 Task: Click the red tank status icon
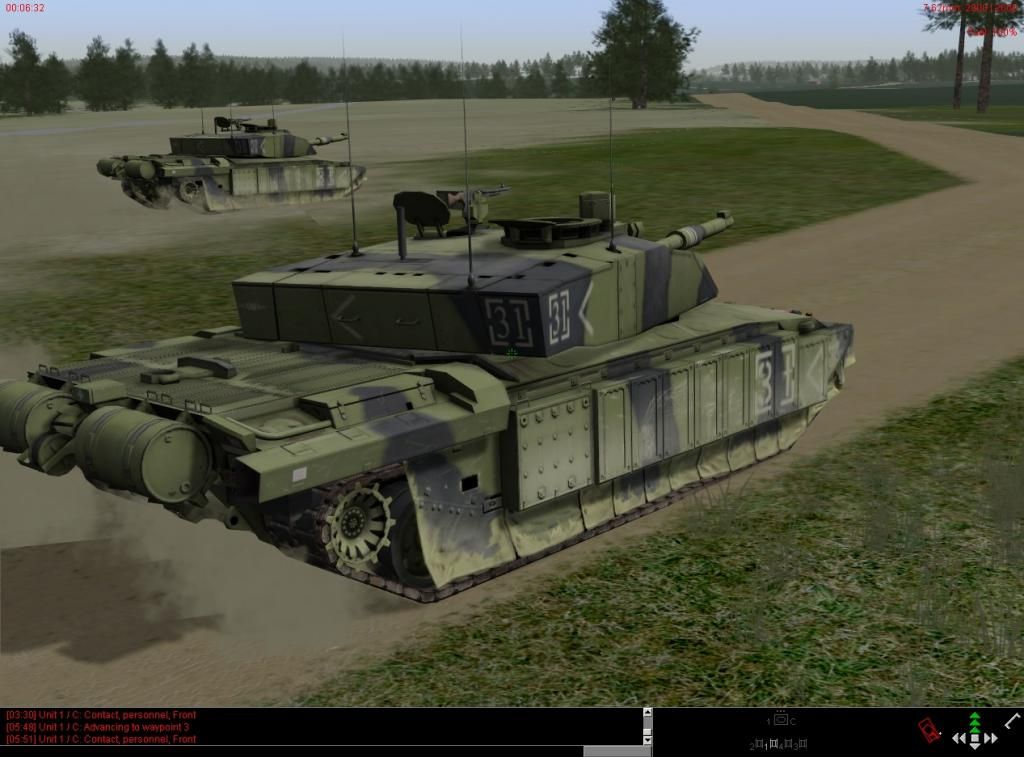(x=929, y=730)
